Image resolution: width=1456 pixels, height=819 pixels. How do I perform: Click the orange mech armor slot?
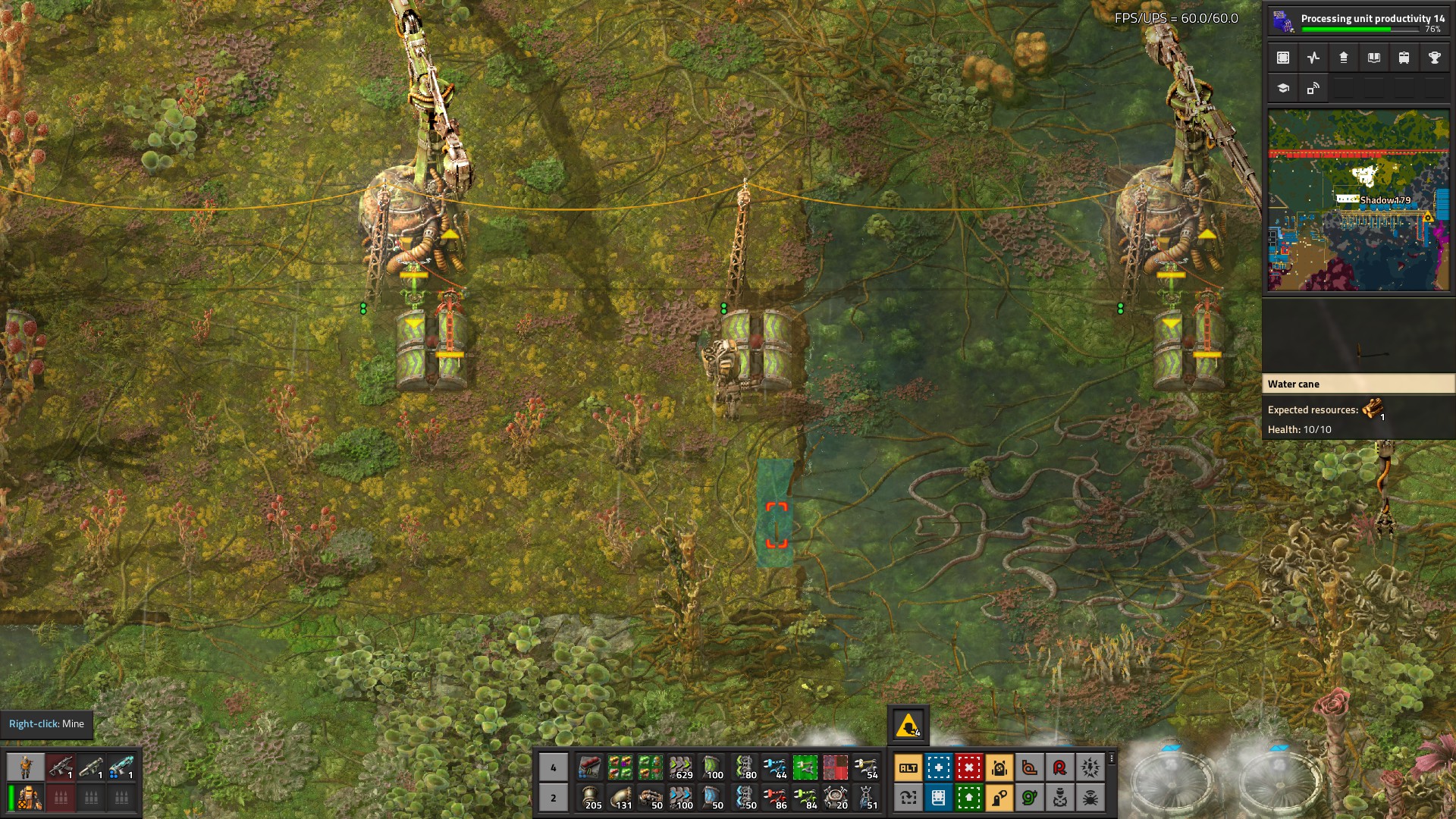pyautogui.click(x=30, y=798)
